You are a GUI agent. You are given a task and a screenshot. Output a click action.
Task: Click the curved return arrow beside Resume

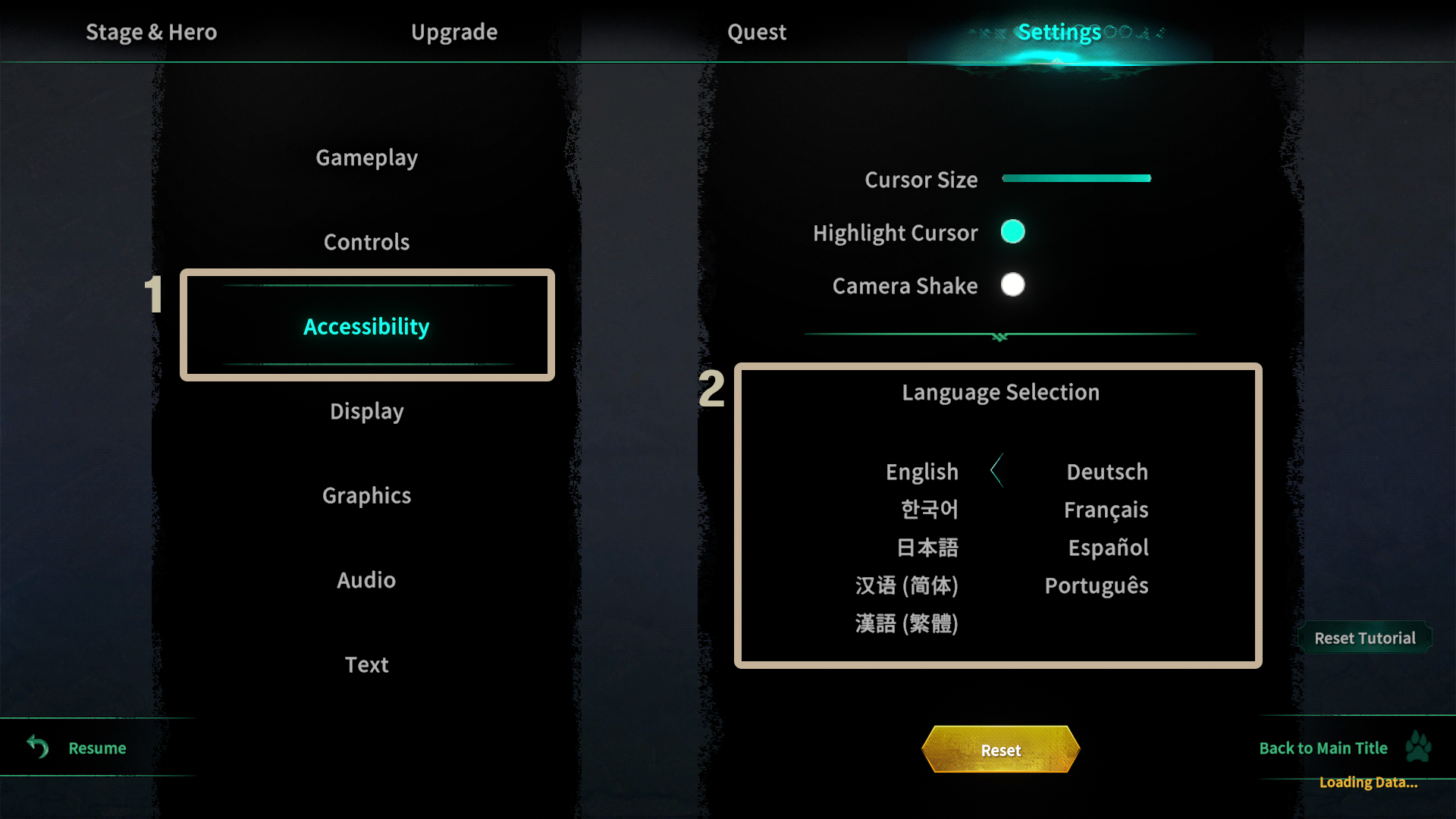36,748
